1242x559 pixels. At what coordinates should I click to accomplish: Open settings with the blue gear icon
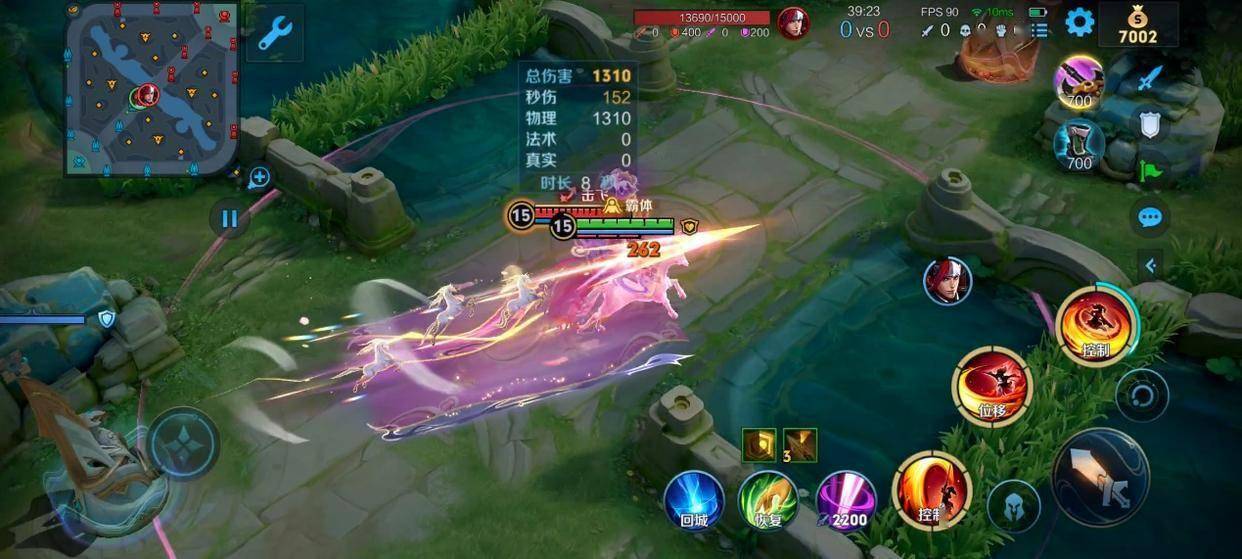point(1079,22)
